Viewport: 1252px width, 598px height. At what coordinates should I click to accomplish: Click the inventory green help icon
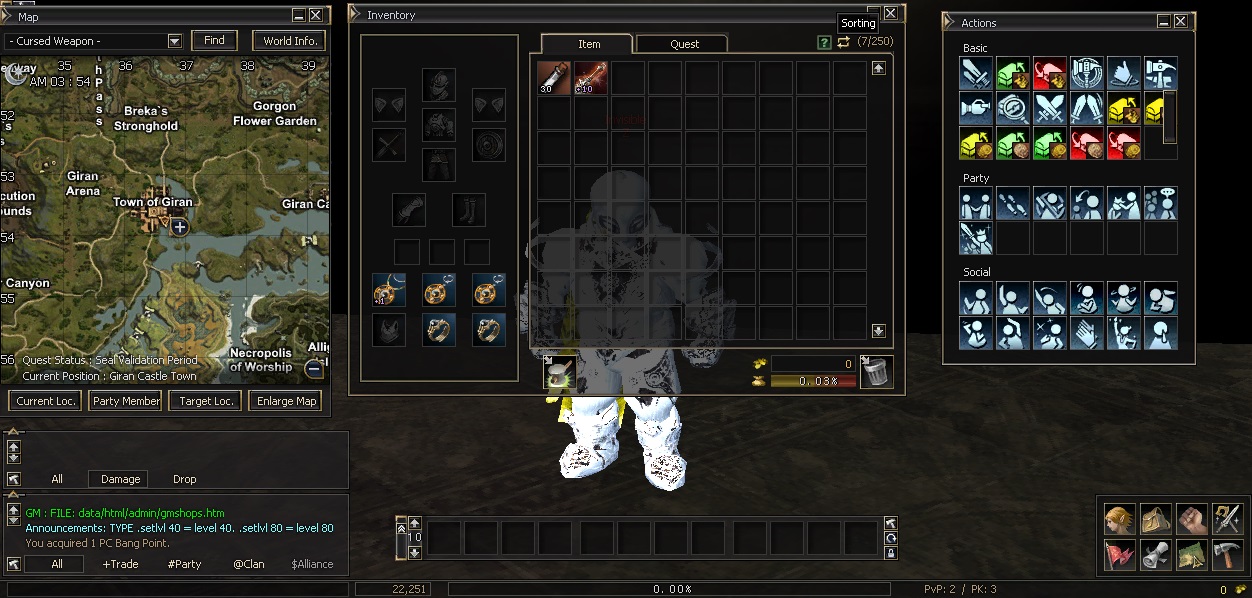coord(824,43)
